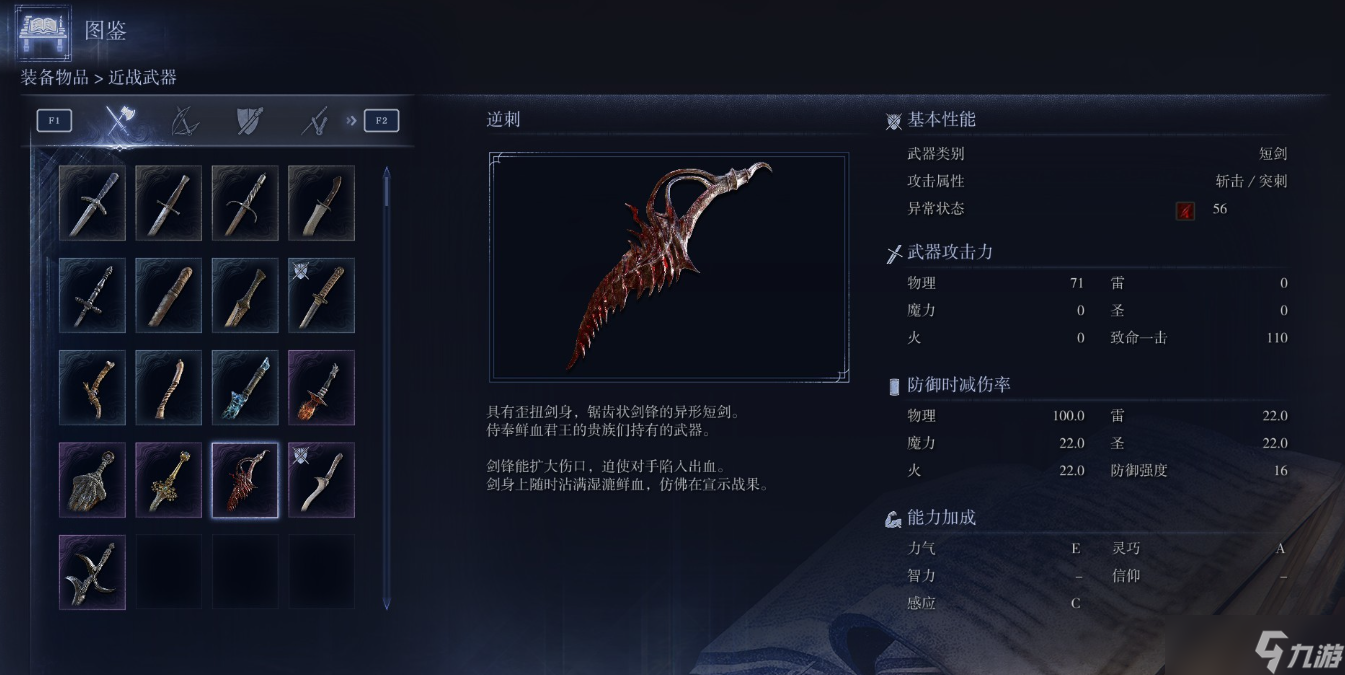Choose the crossed twin curved blades slot
The image size is (1345, 675).
pyautogui.click(x=92, y=572)
